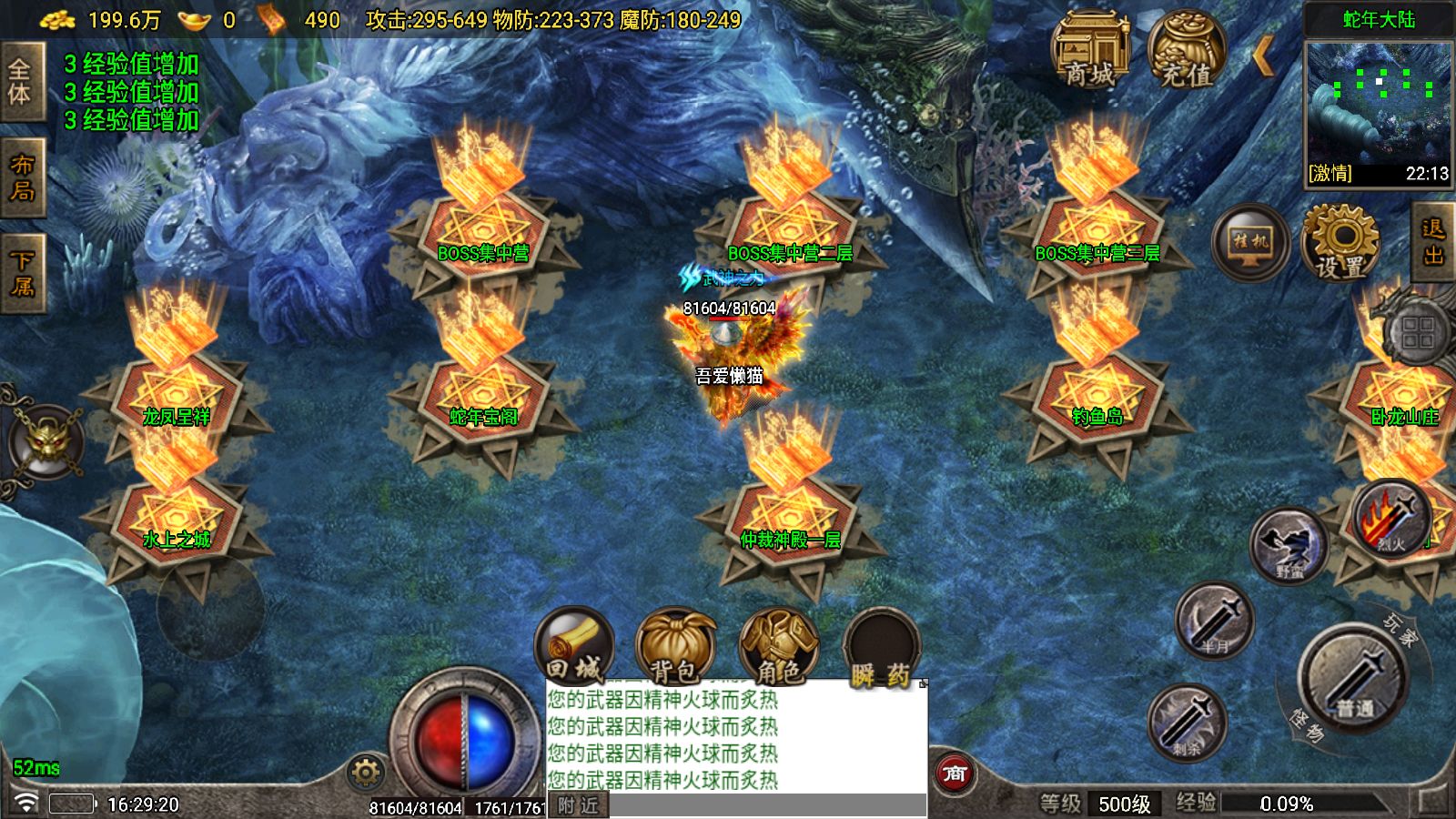Open the 商城 shop
1456x819 pixels.
pos(1089,52)
